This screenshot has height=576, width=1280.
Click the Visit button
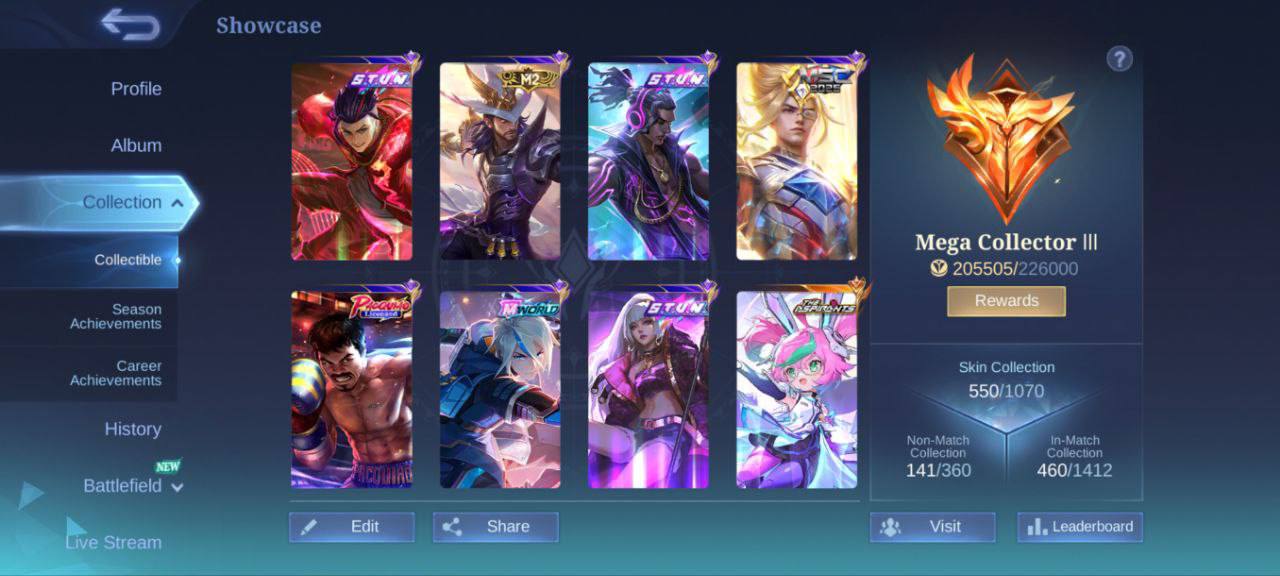pos(932,527)
